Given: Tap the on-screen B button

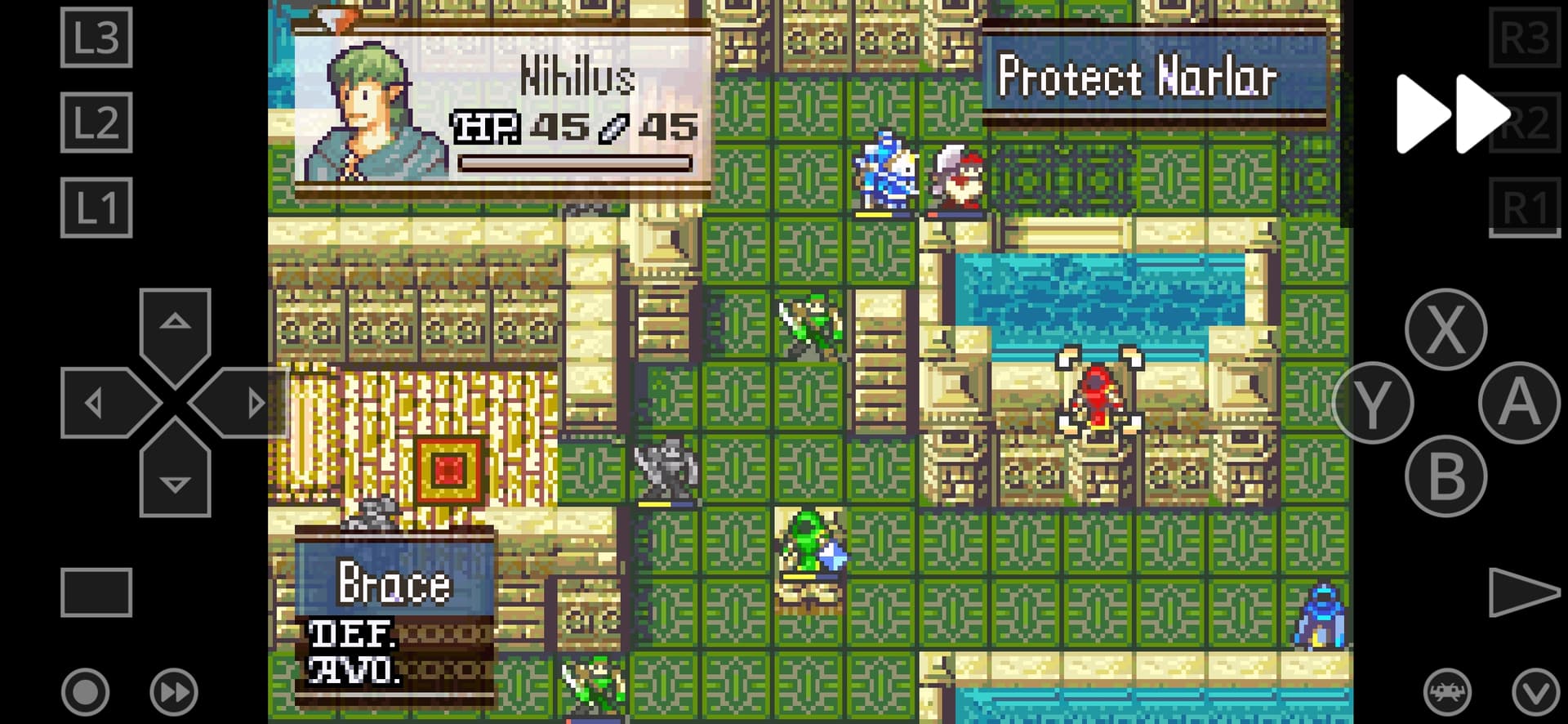Looking at the screenshot, I should coord(1445,476).
